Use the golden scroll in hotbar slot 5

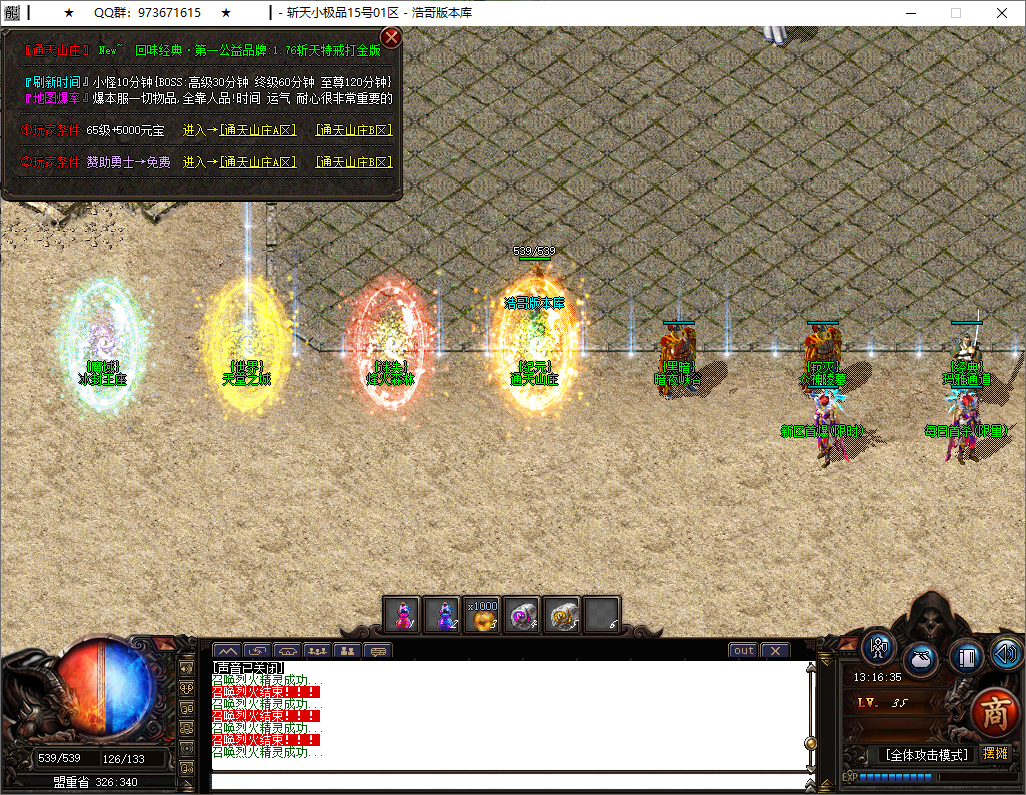[562, 614]
